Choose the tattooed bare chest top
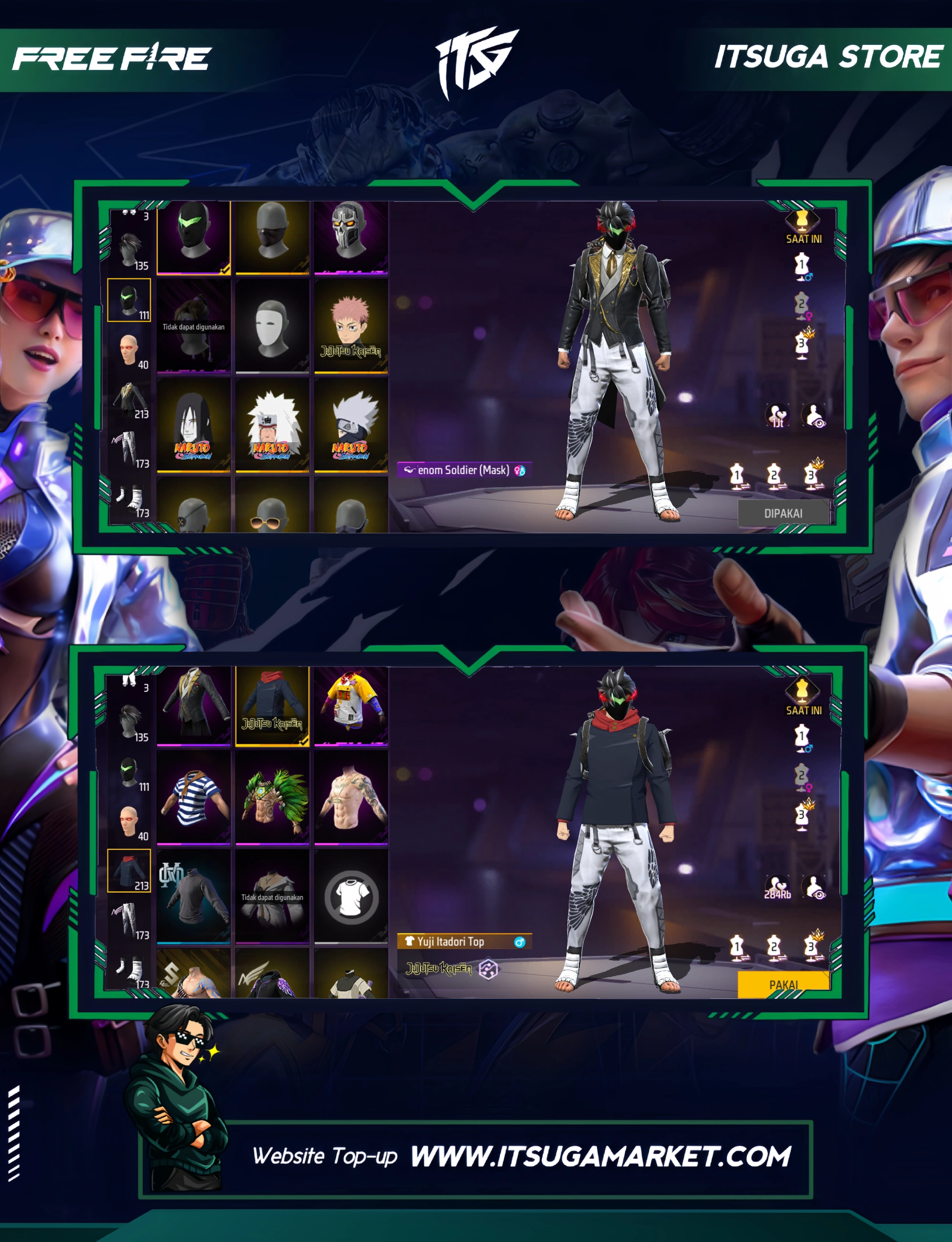This screenshot has height=1242, width=952. click(351, 797)
